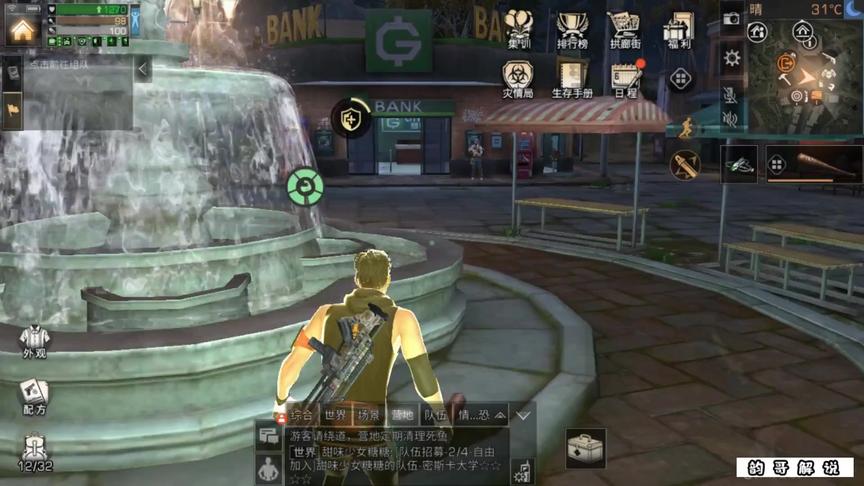The image size is (864, 486).
Task: Open the 集训 training menu
Action: pos(518,27)
